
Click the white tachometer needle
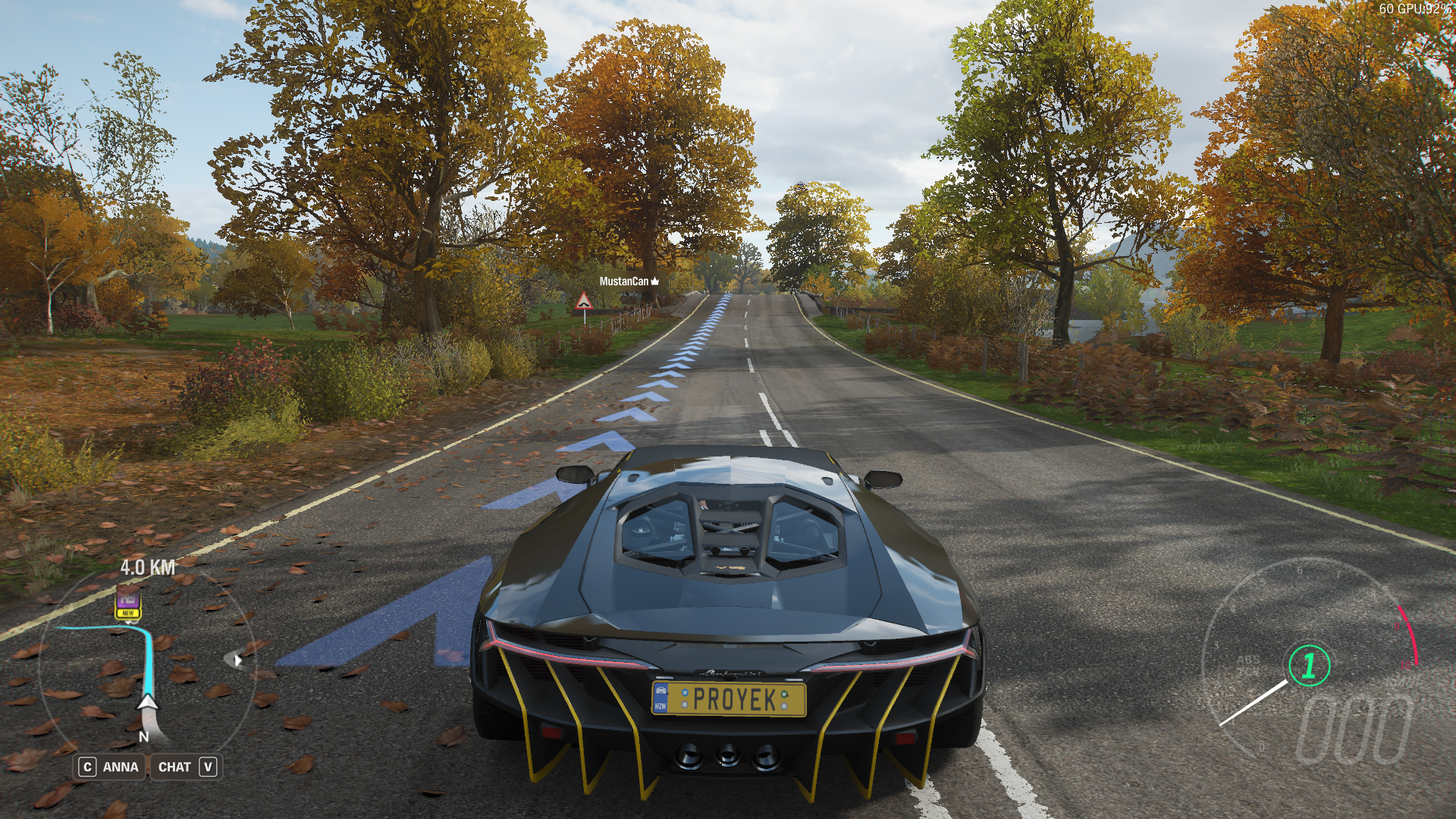[x=1254, y=701]
